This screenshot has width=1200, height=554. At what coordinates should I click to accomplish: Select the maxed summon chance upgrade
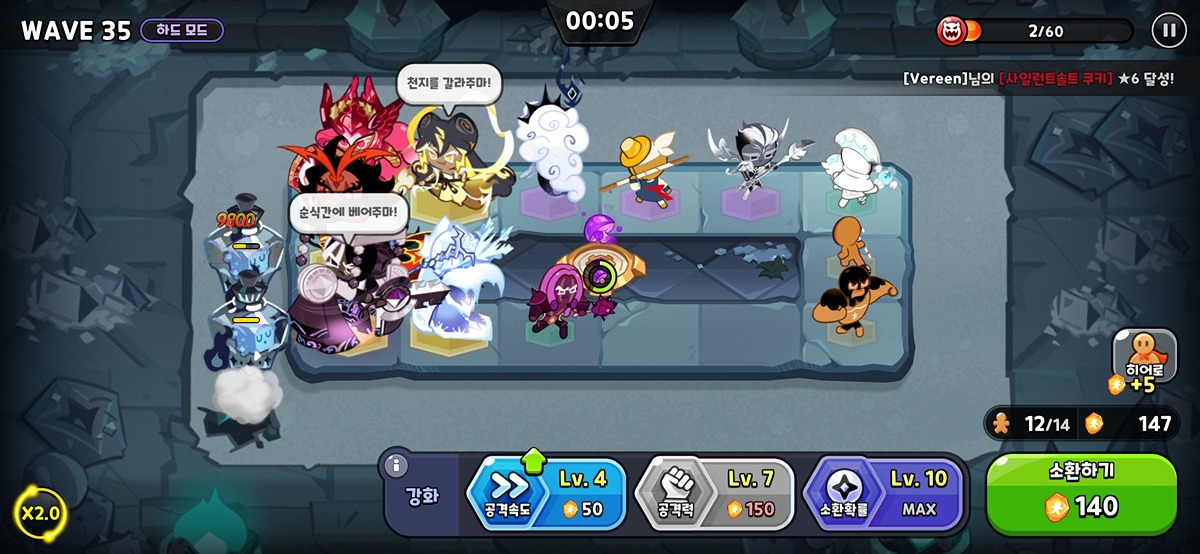884,494
